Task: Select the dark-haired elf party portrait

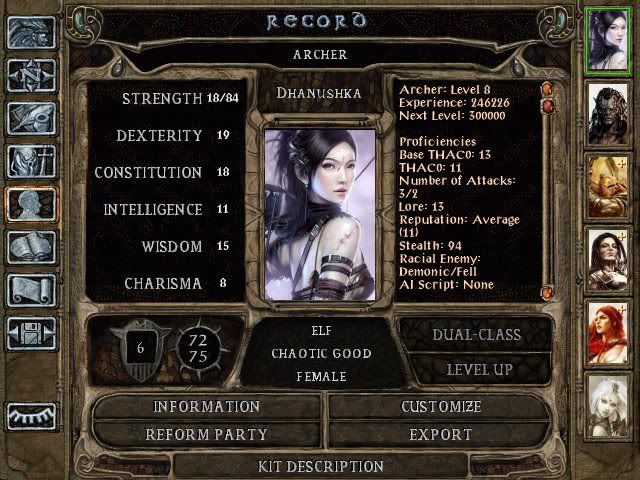Action: [609, 39]
